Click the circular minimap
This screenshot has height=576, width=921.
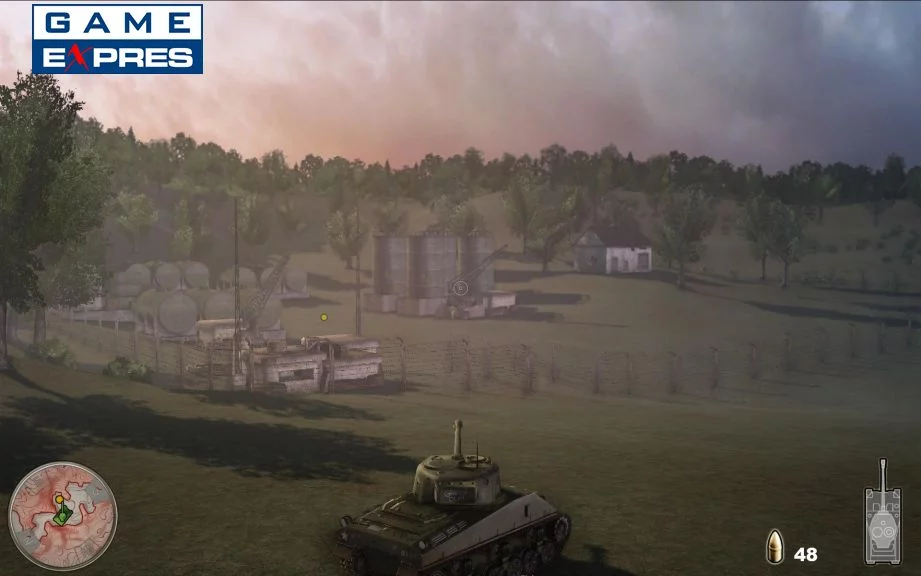tap(62, 515)
